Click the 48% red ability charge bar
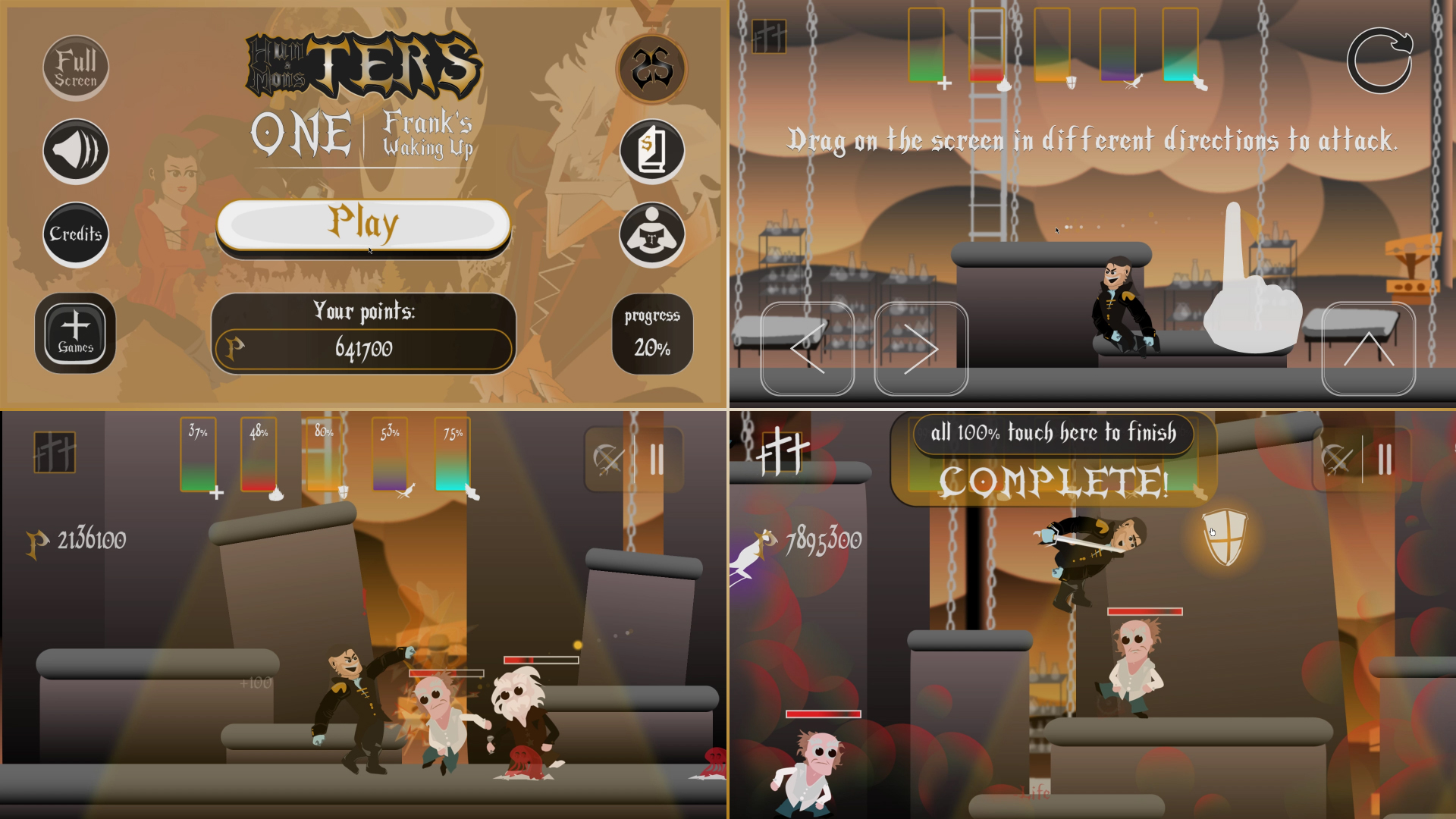This screenshot has width=1456, height=819. pos(260,455)
